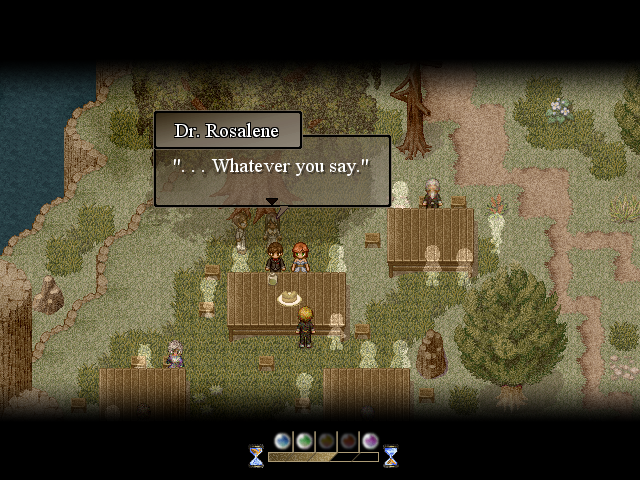
Task: Select the green memory orb
Action: coord(304,441)
